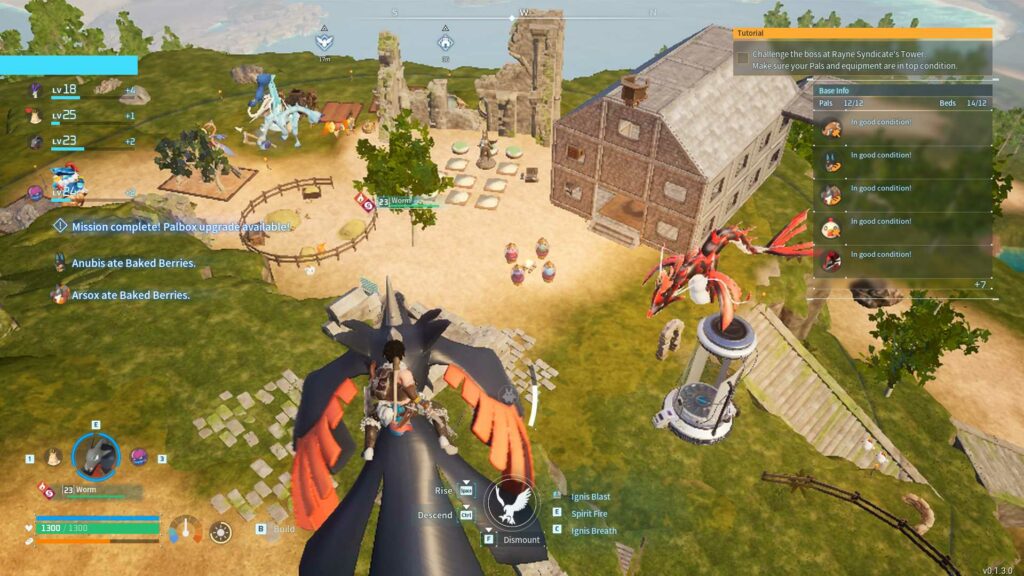Click the winged eagle marker on the compass
This screenshot has height=576, width=1024.
pyautogui.click(x=323, y=42)
